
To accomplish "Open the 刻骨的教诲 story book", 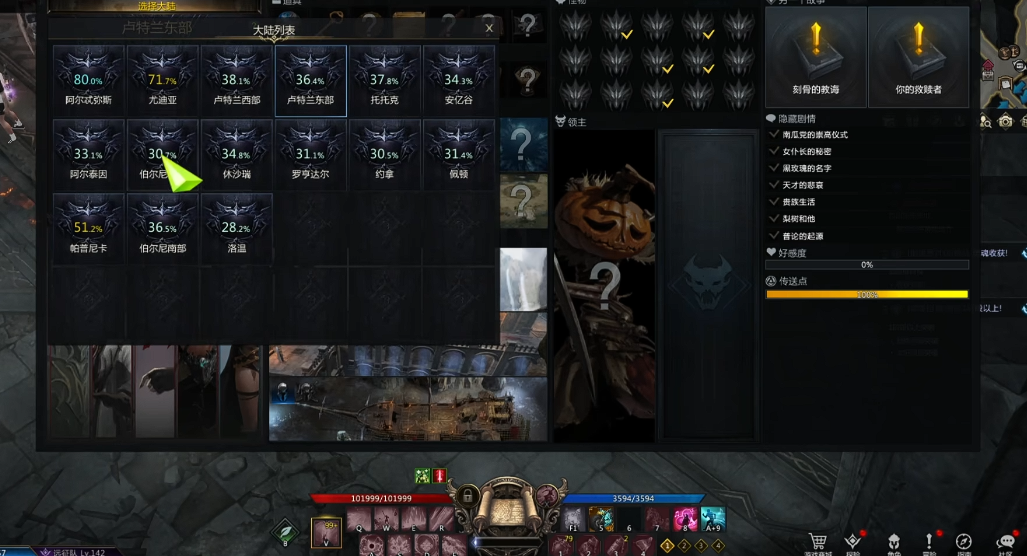I will tap(816, 56).
